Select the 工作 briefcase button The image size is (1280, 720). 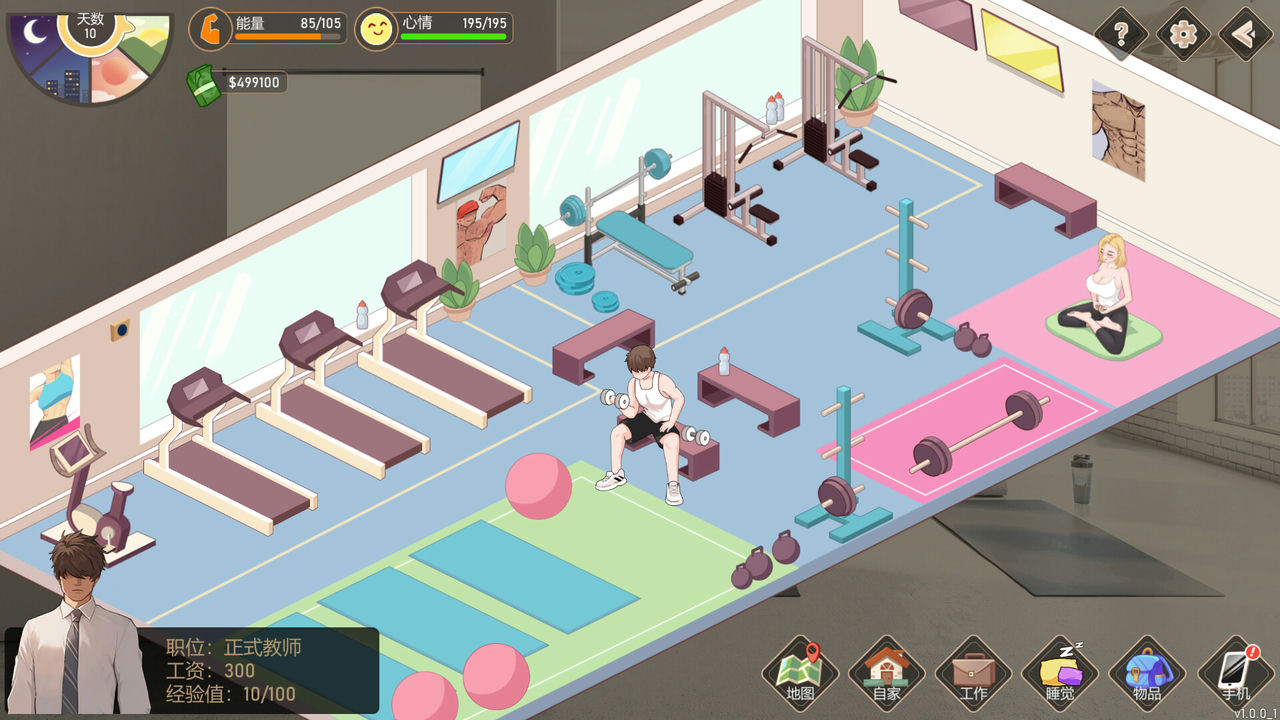point(973,672)
